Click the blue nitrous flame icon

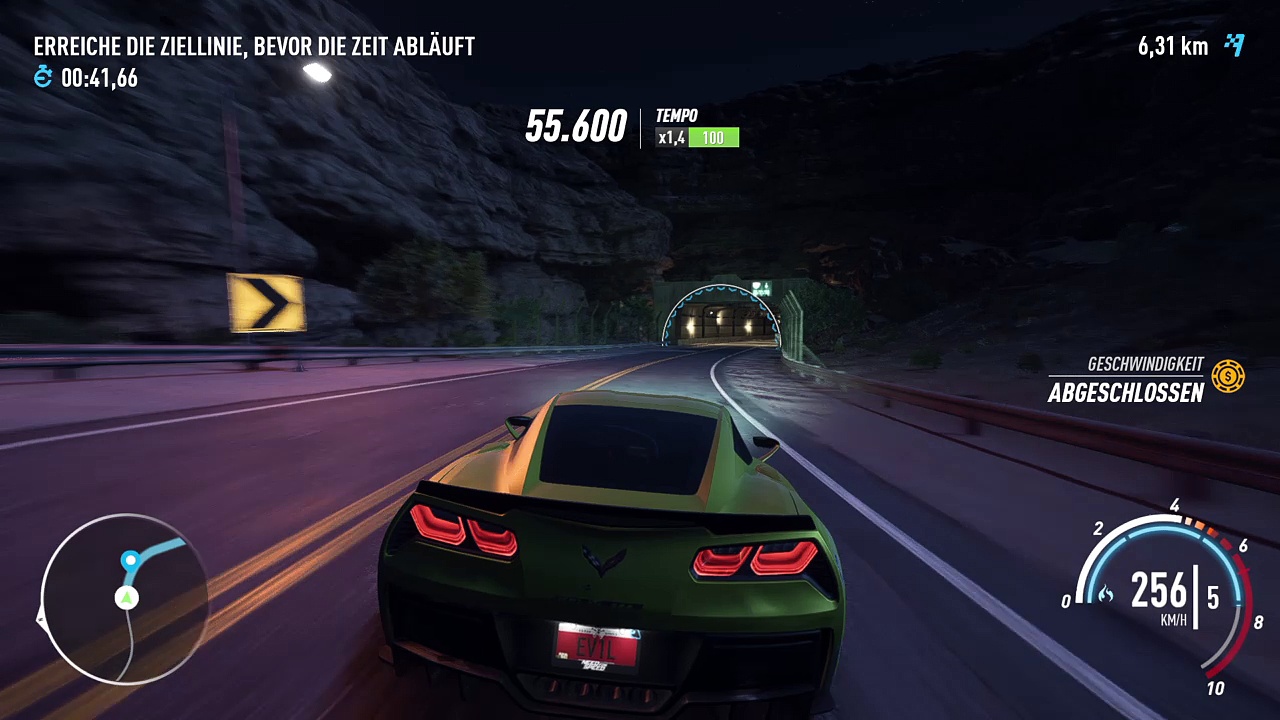click(1105, 596)
